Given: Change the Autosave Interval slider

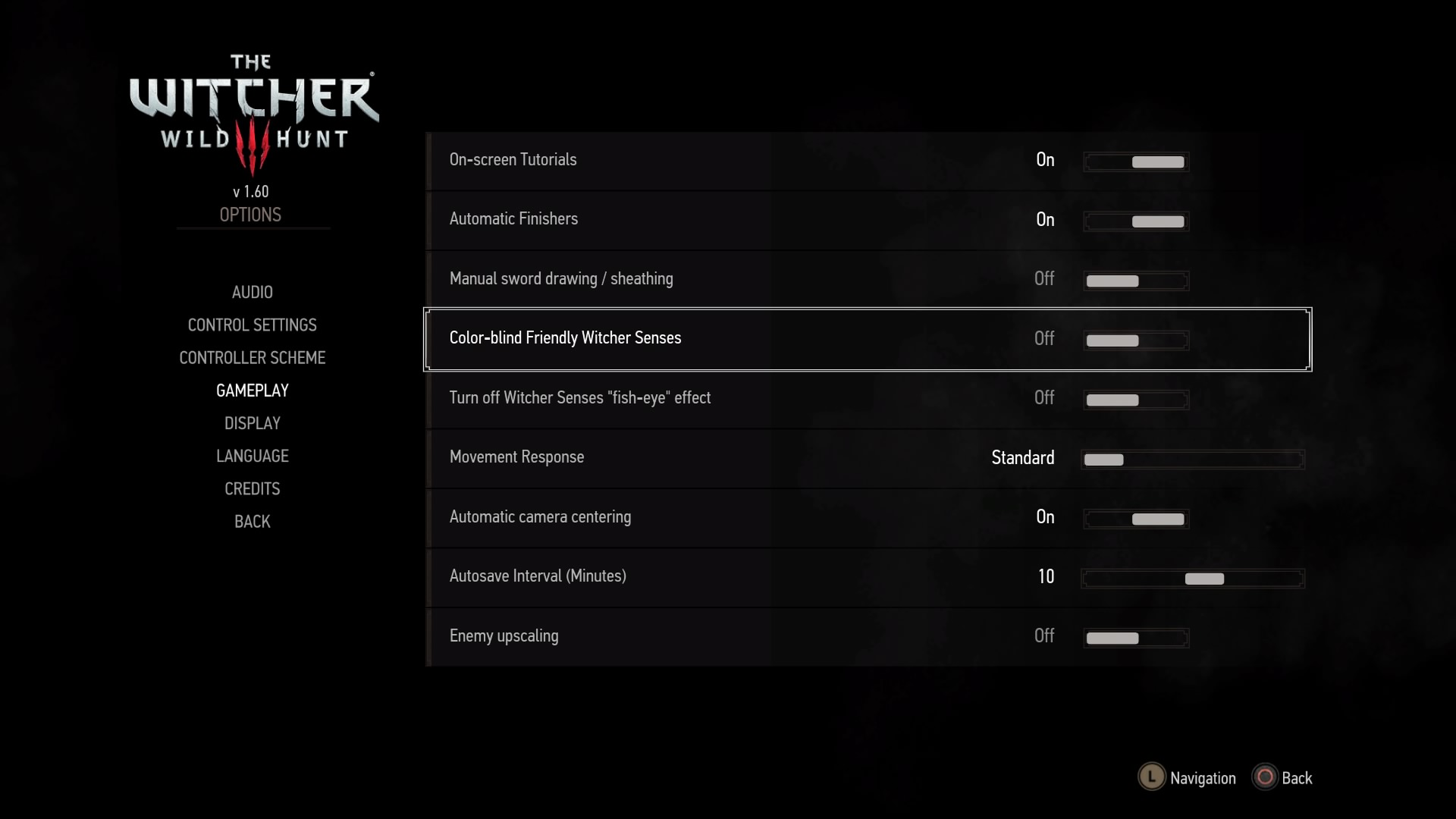Looking at the screenshot, I should 1193,578.
